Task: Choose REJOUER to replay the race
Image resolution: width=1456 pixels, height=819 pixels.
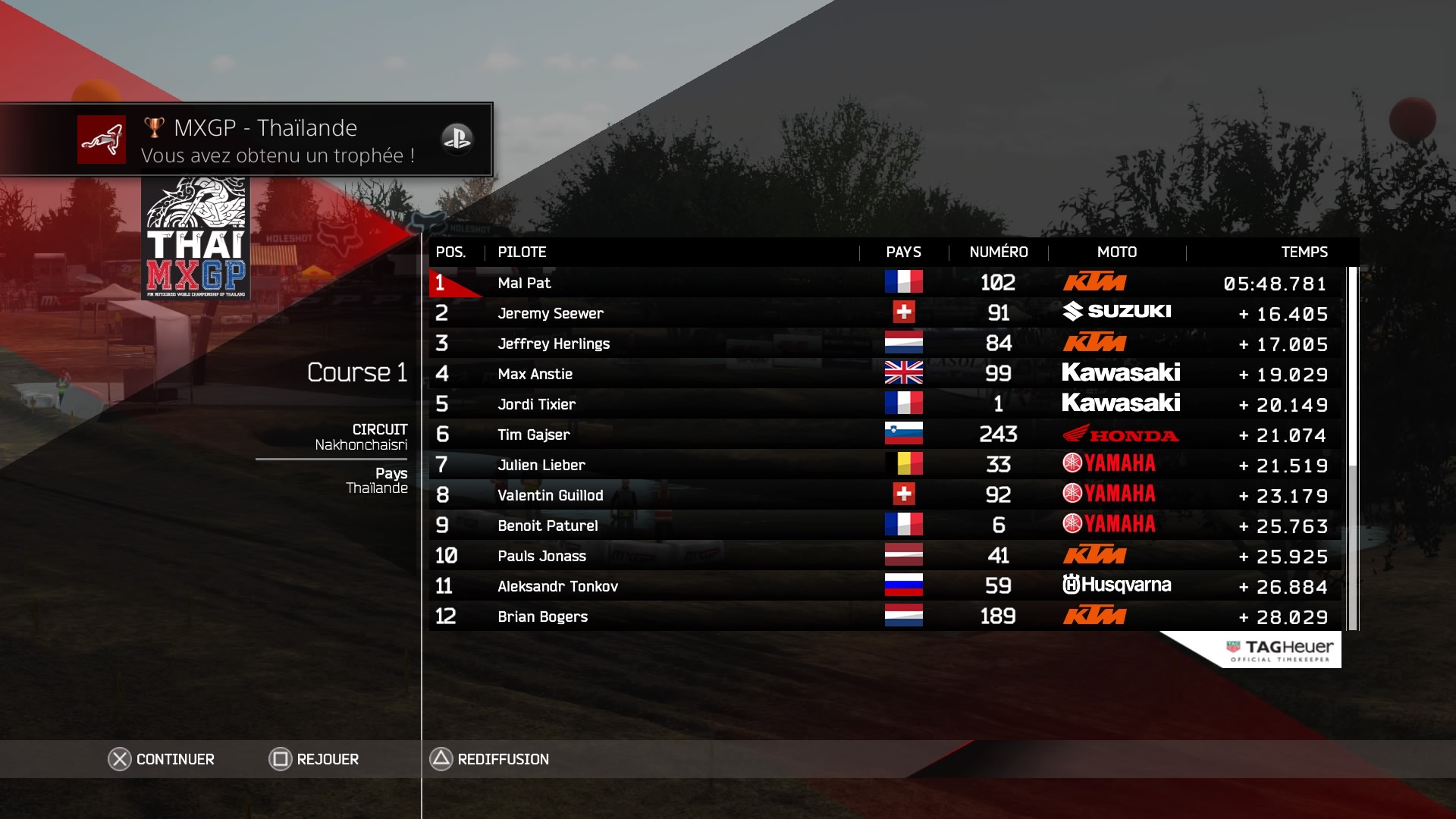Action: (314, 759)
